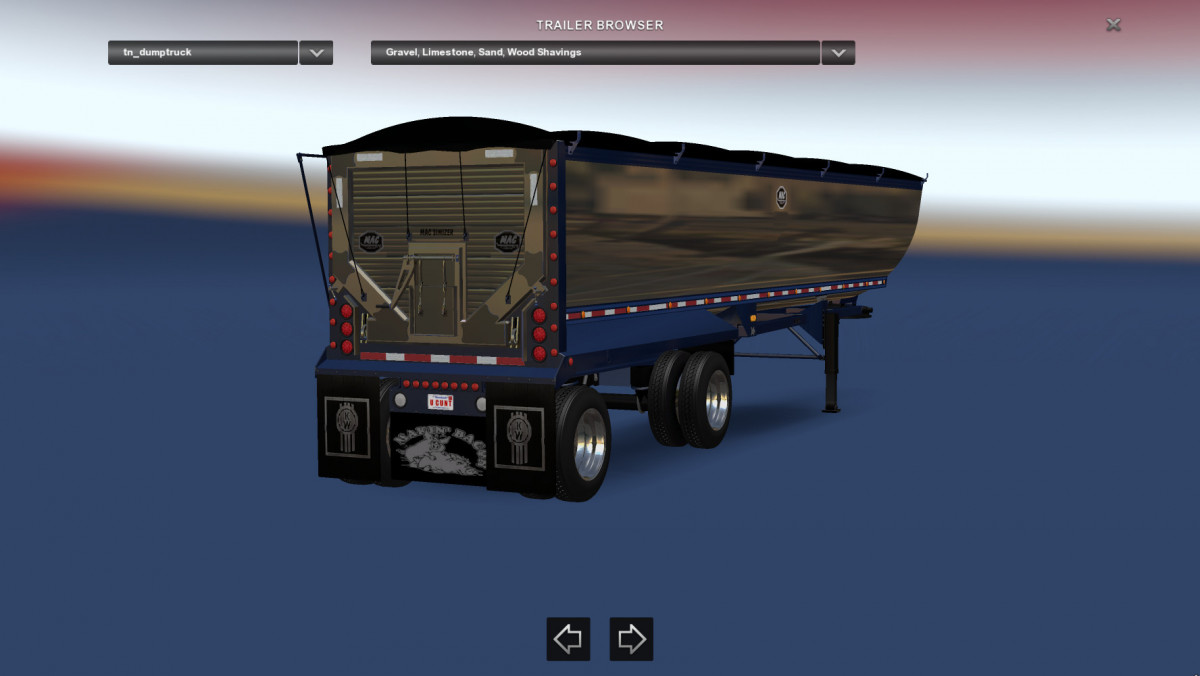Viewport: 1200px width, 676px height.
Task: Open the Gravel, Limestone, Sand cargo dropdown
Action: pos(595,53)
